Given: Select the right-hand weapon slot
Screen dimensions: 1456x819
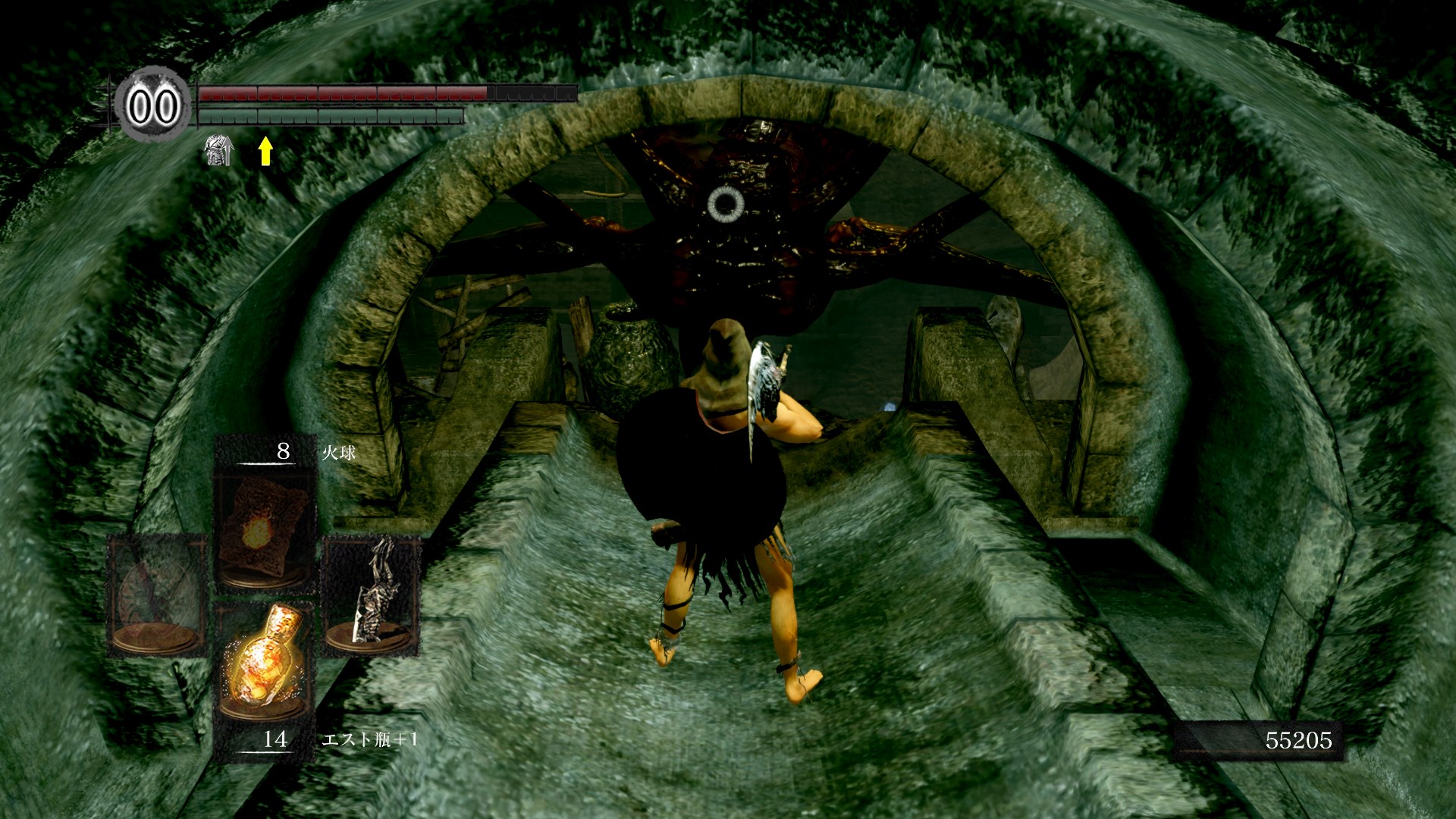Looking at the screenshot, I should click(371, 595).
